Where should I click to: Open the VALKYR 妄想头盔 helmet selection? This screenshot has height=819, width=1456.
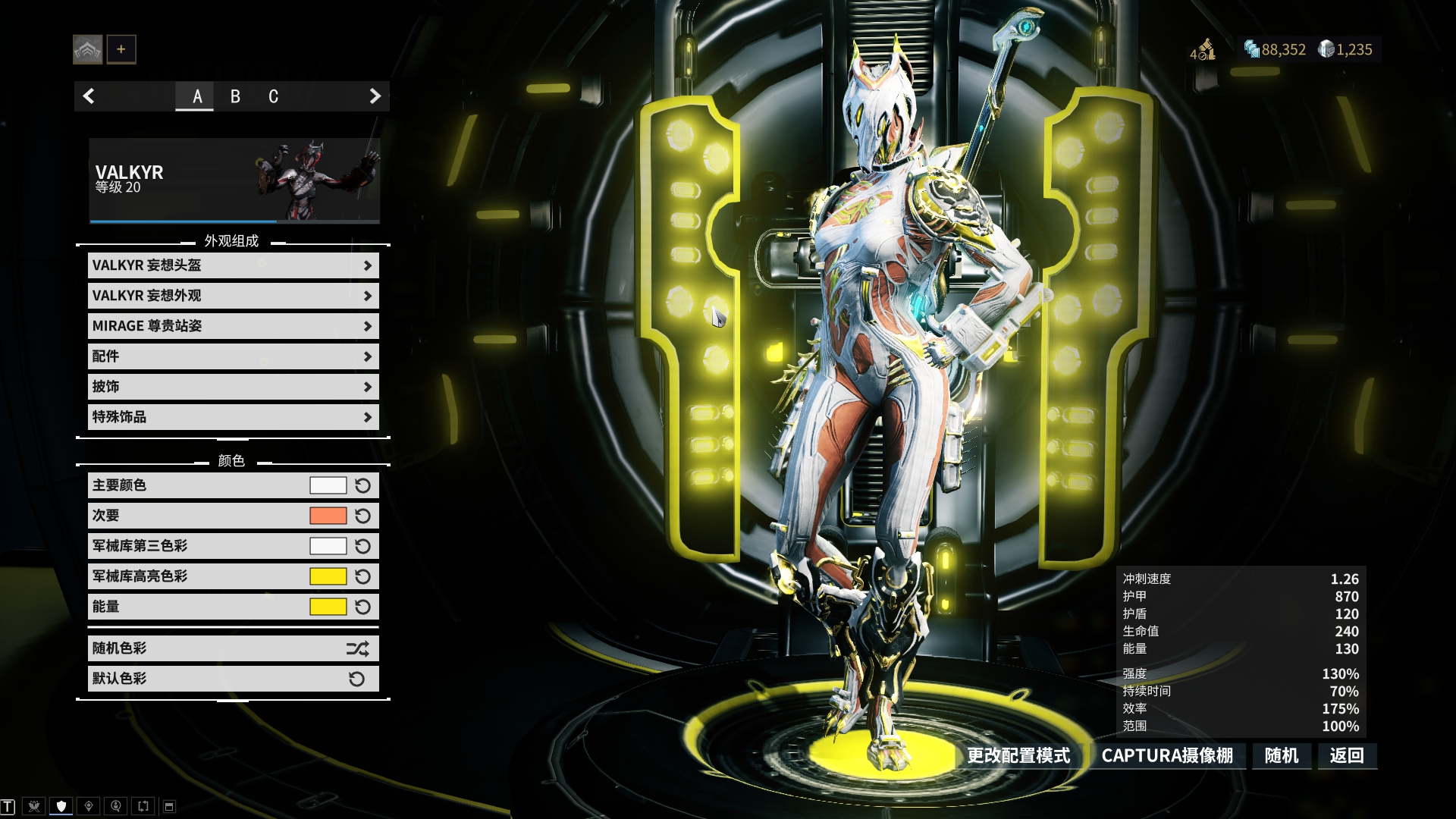233,265
